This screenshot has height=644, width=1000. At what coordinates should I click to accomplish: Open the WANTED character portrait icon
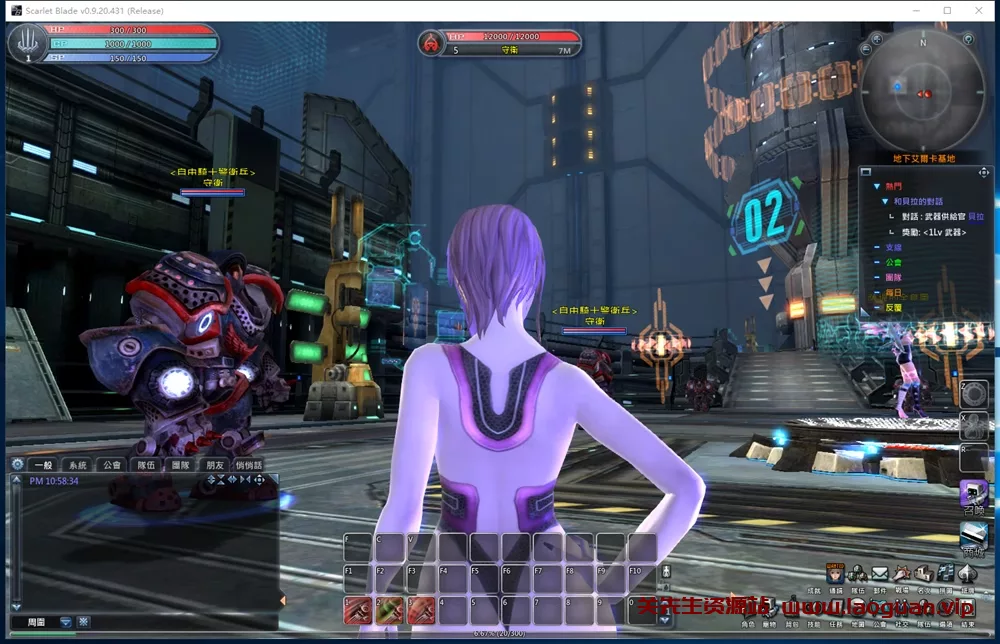click(x=835, y=574)
